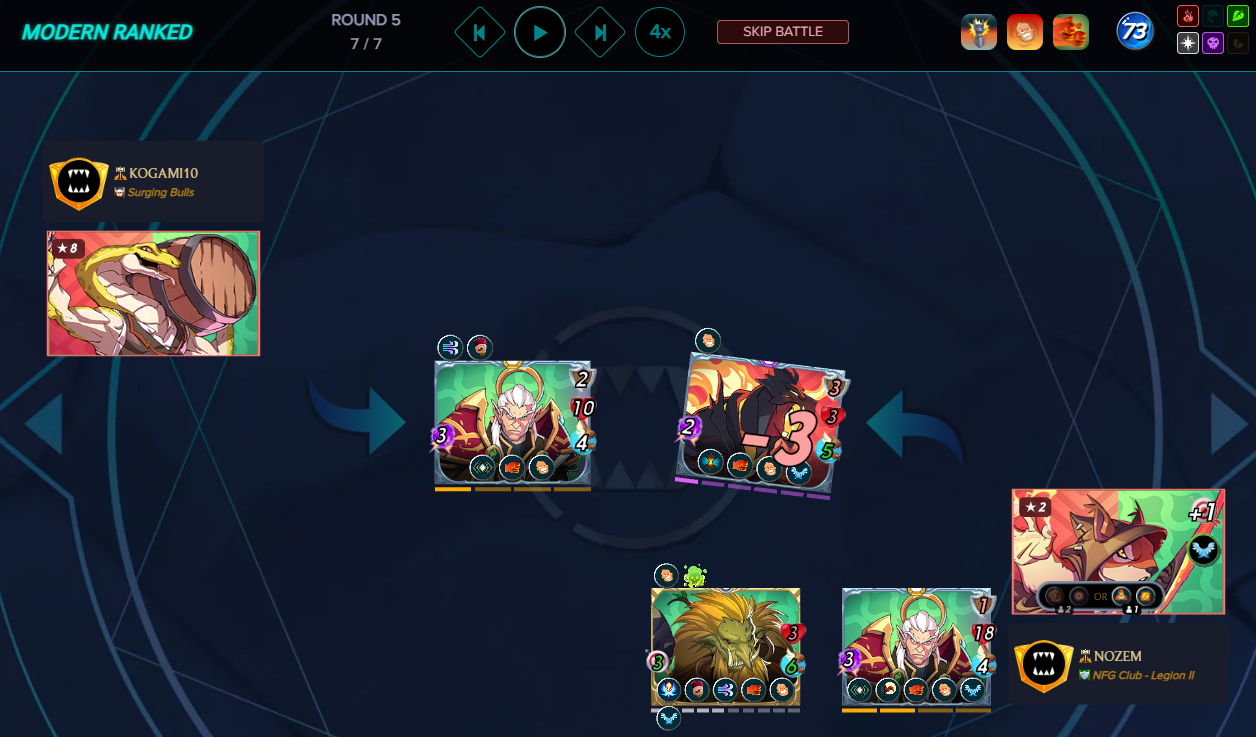
Task: Select KOGAMI10's level 8 summoner card
Action: pos(153,293)
